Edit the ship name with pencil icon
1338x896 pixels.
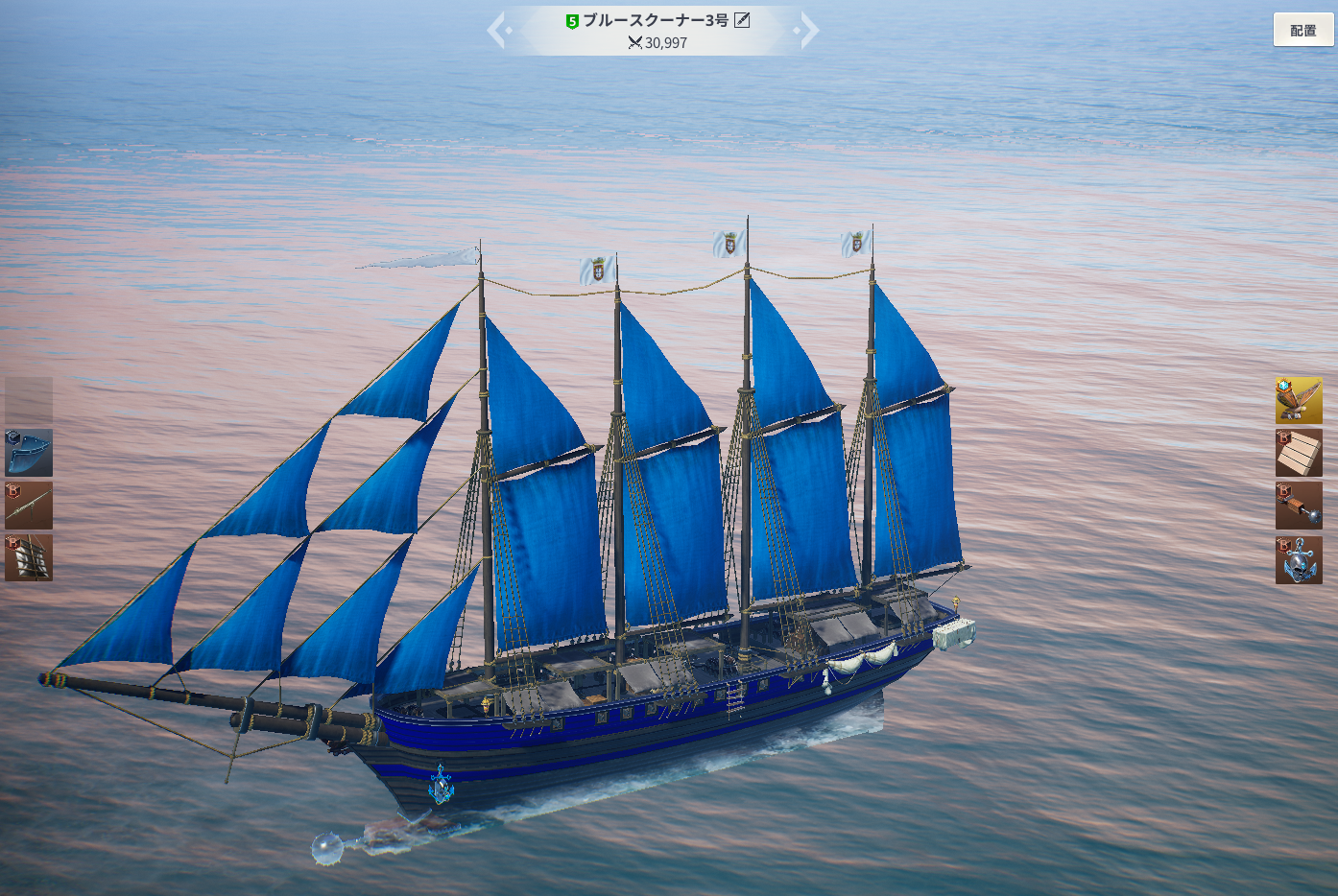tap(742, 20)
